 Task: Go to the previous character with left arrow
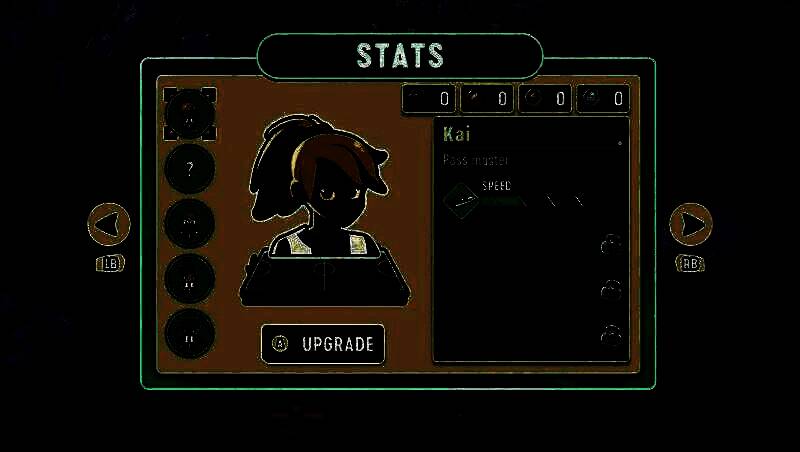point(109,224)
